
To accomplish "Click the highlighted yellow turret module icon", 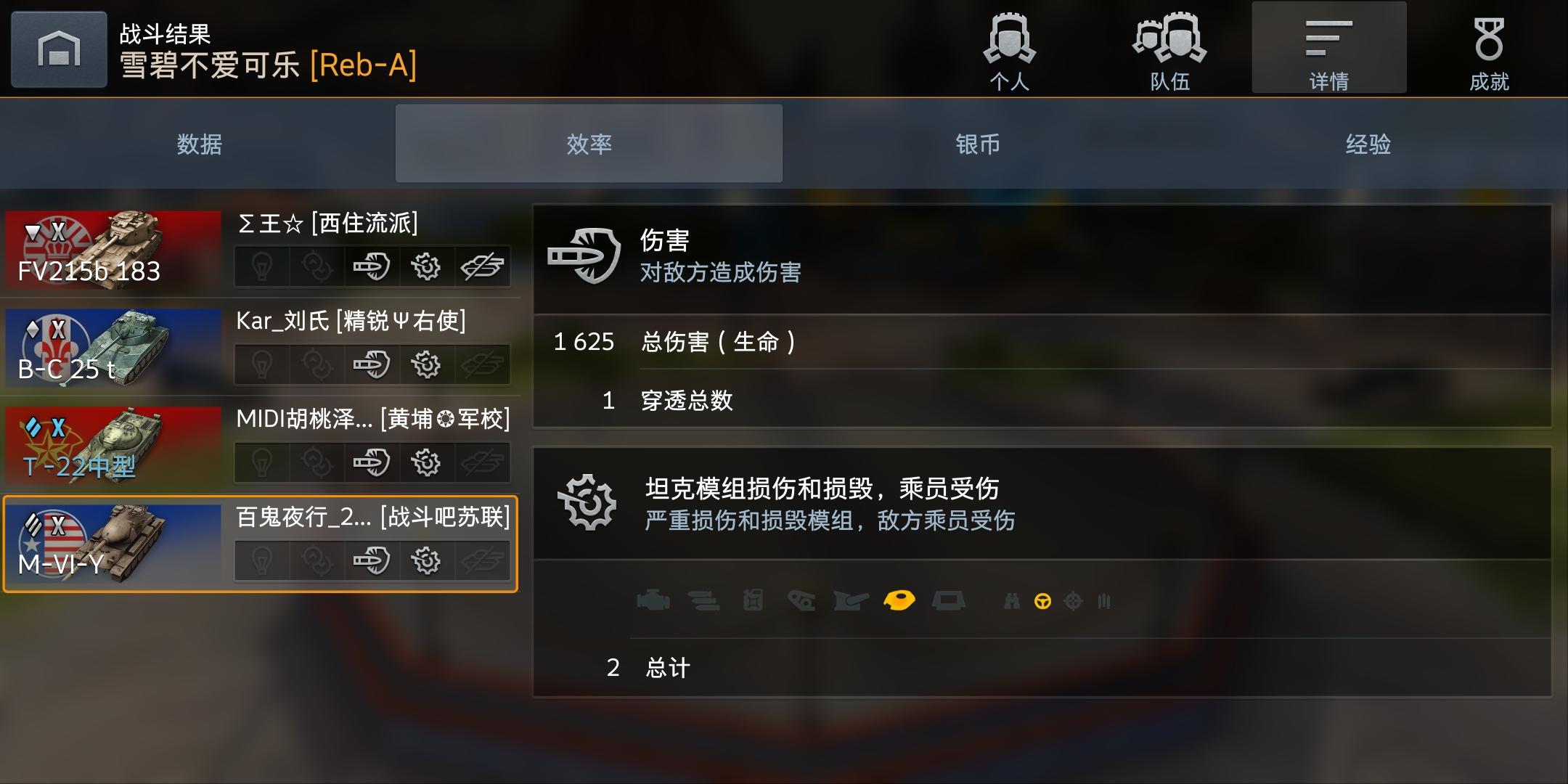I will [x=900, y=600].
